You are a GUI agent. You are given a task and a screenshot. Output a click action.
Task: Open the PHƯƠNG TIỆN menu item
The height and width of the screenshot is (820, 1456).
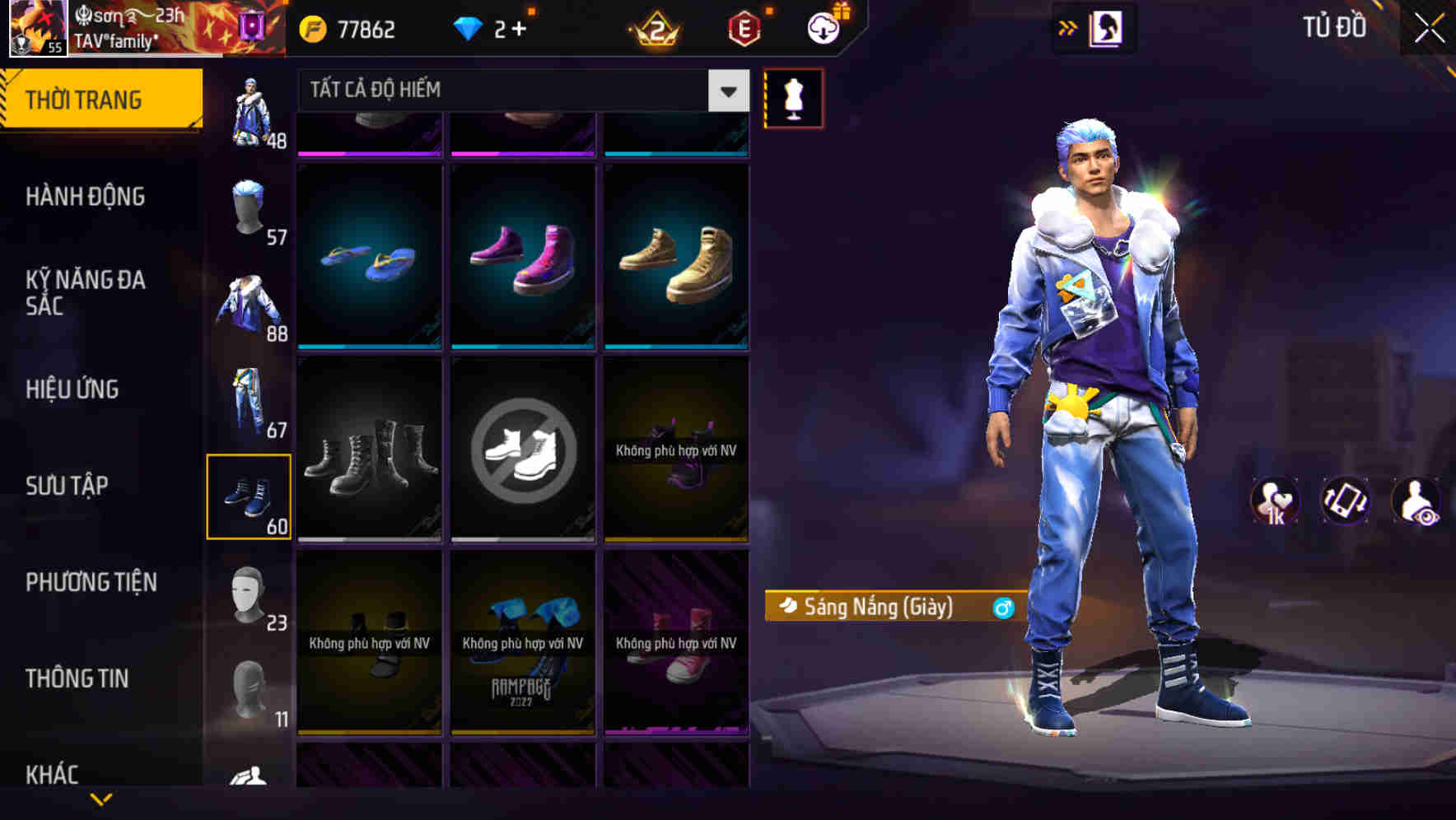pyautogui.click(x=91, y=582)
